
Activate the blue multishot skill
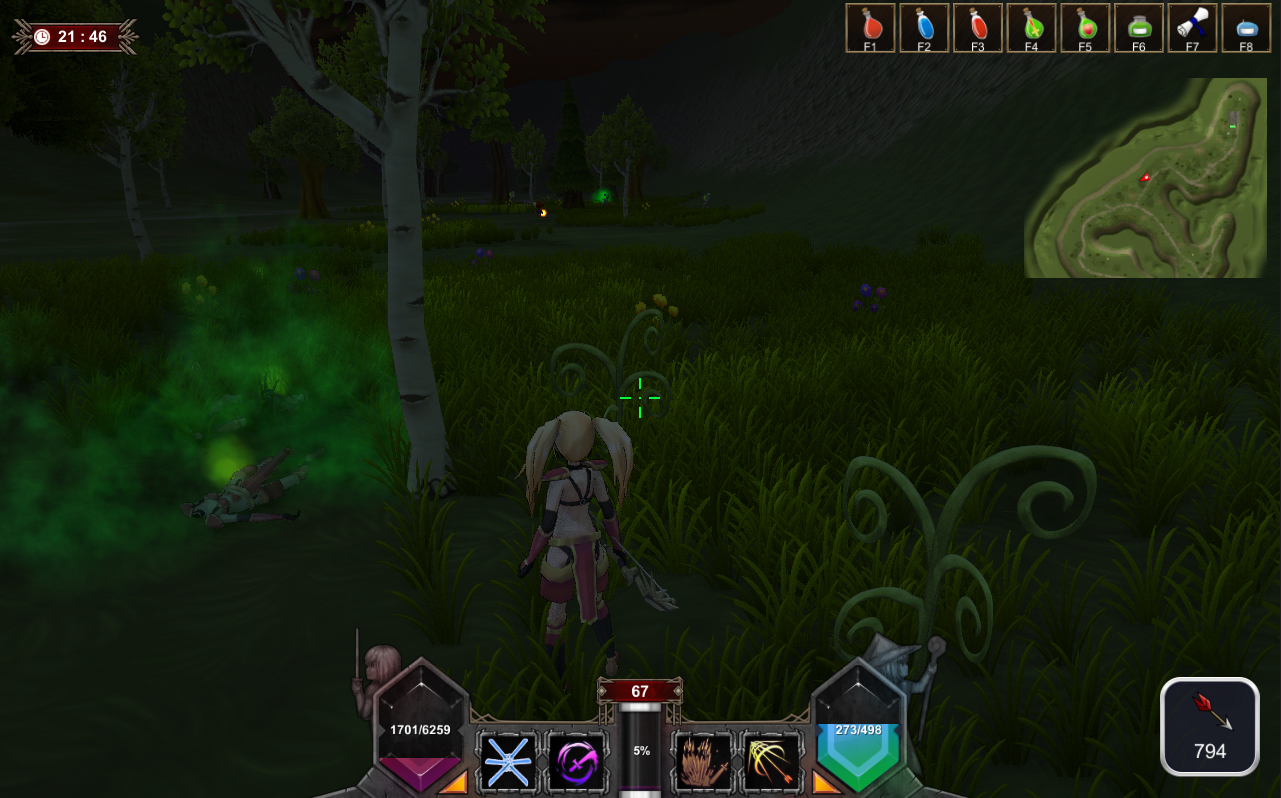[x=509, y=763]
